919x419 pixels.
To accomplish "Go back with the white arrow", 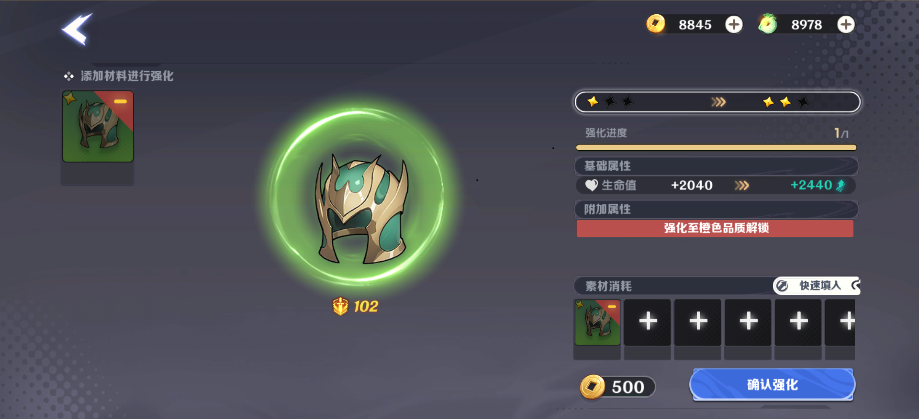I will point(76,29).
